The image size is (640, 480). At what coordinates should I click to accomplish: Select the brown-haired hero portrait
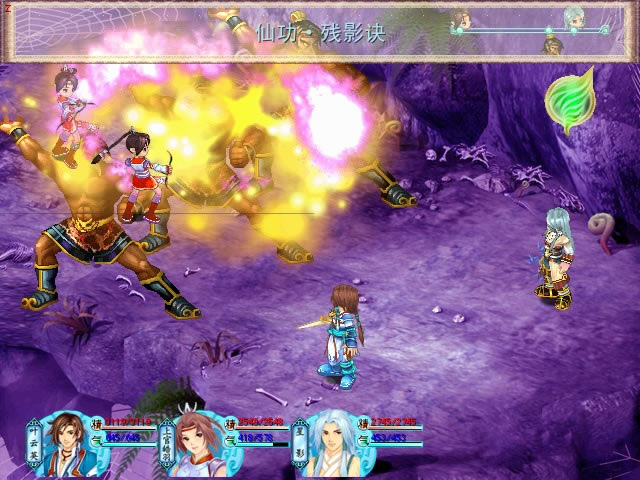click(68, 441)
